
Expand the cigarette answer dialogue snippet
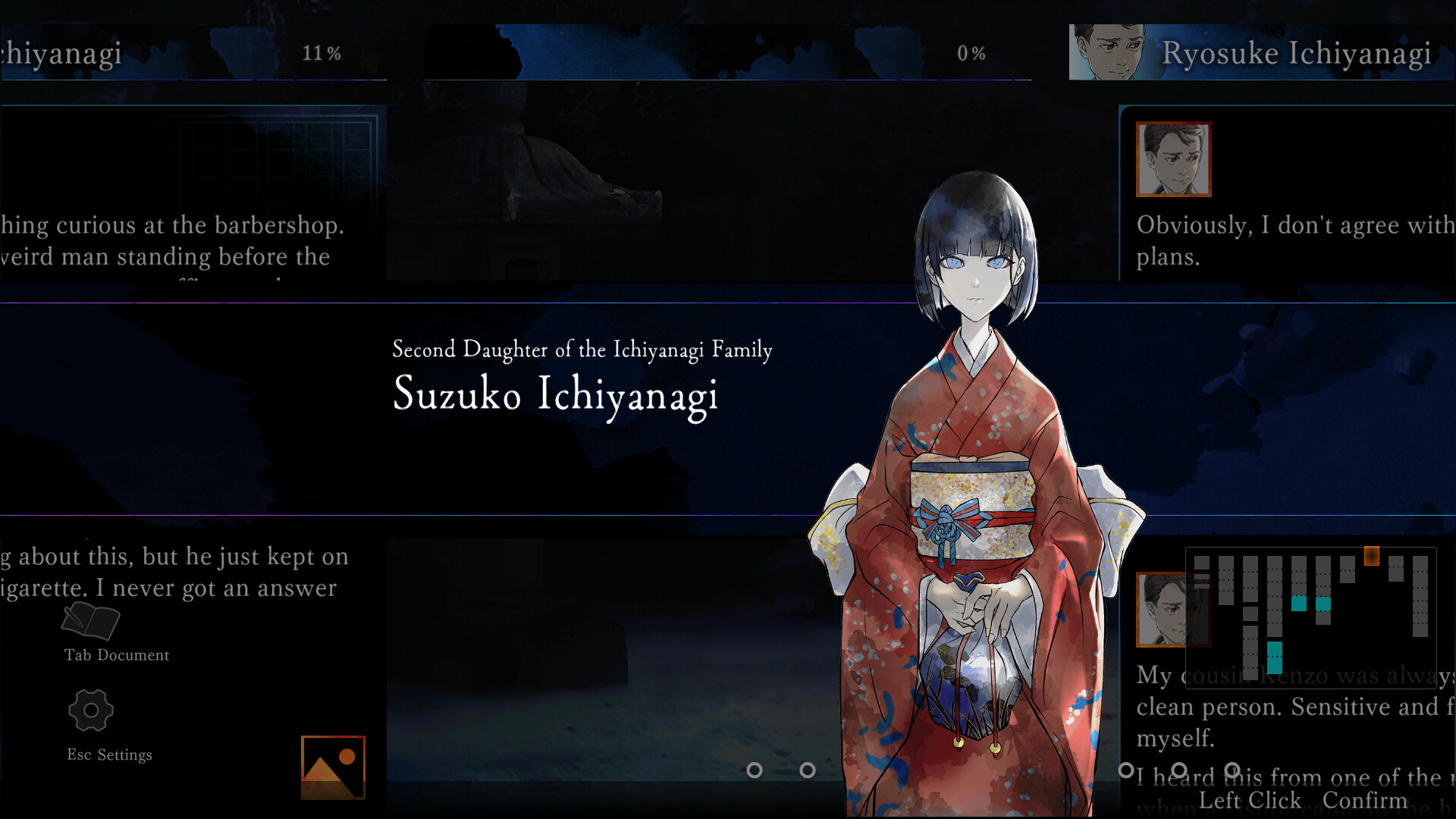[x=174, y=572]
